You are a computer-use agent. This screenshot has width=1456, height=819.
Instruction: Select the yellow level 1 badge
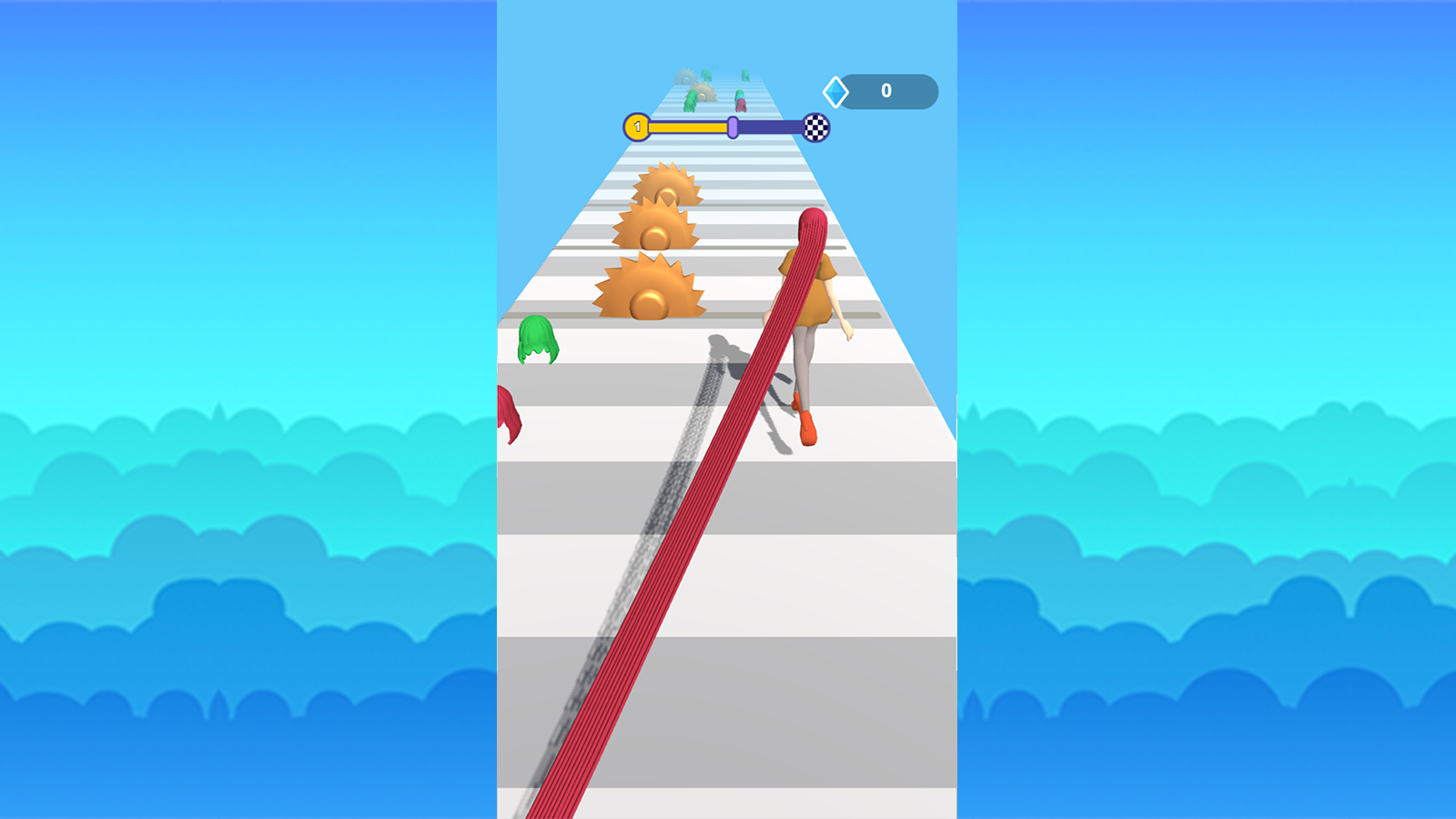click(639, 127)
